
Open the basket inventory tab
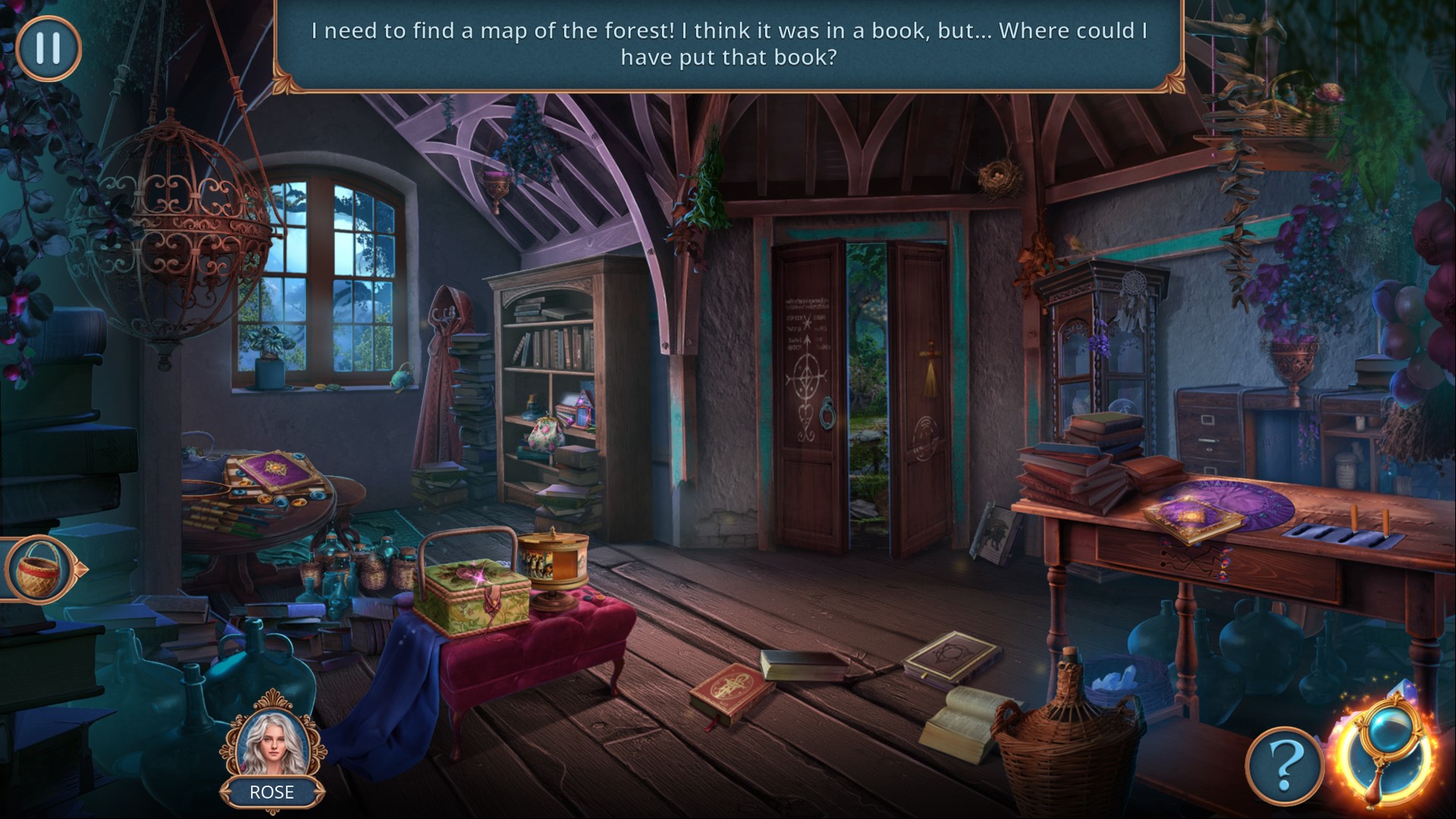click(x=38, y=569)
